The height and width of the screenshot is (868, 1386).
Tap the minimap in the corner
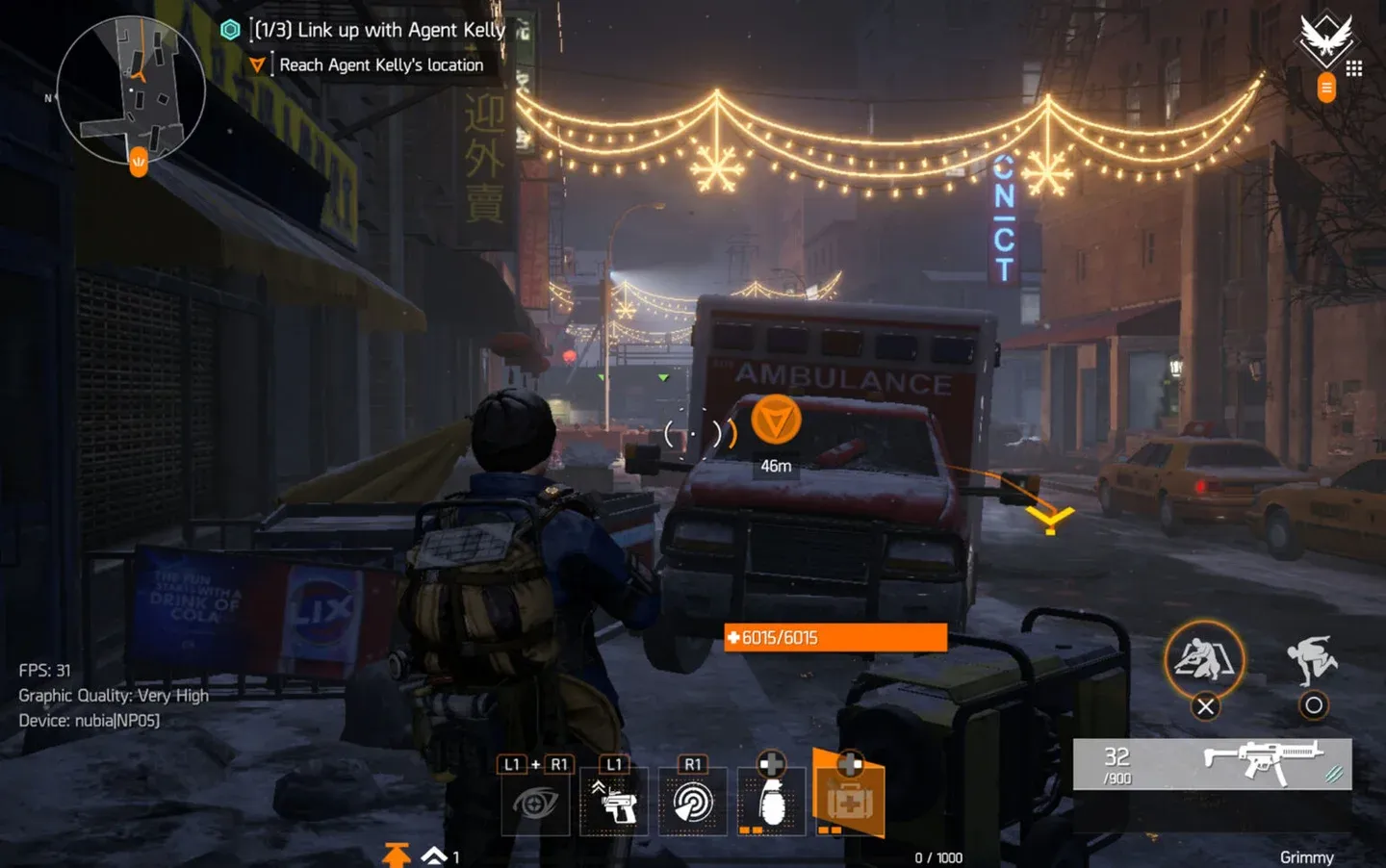(x=135, y=91)
